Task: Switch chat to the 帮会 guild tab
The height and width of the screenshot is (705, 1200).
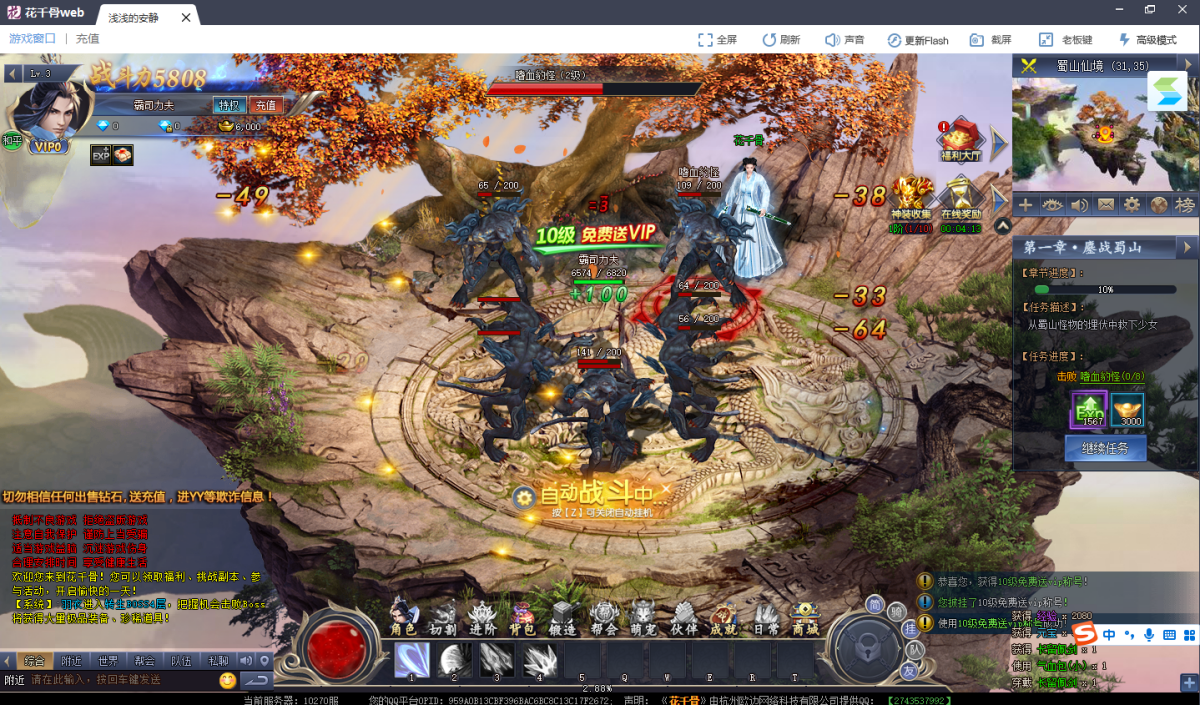Action: click(145, 661)
